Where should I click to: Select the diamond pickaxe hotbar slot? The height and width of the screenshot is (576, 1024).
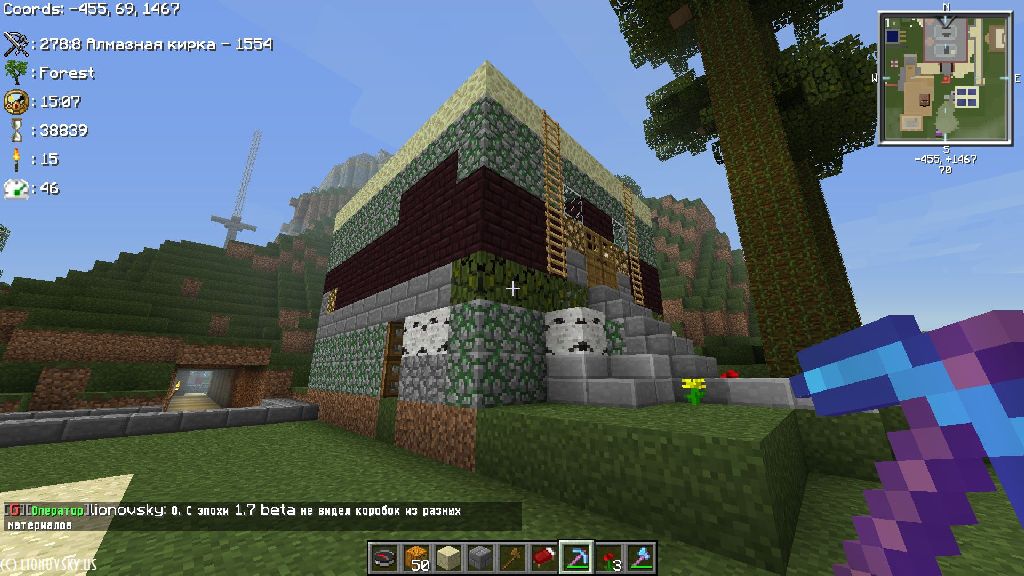coord(576,557)
